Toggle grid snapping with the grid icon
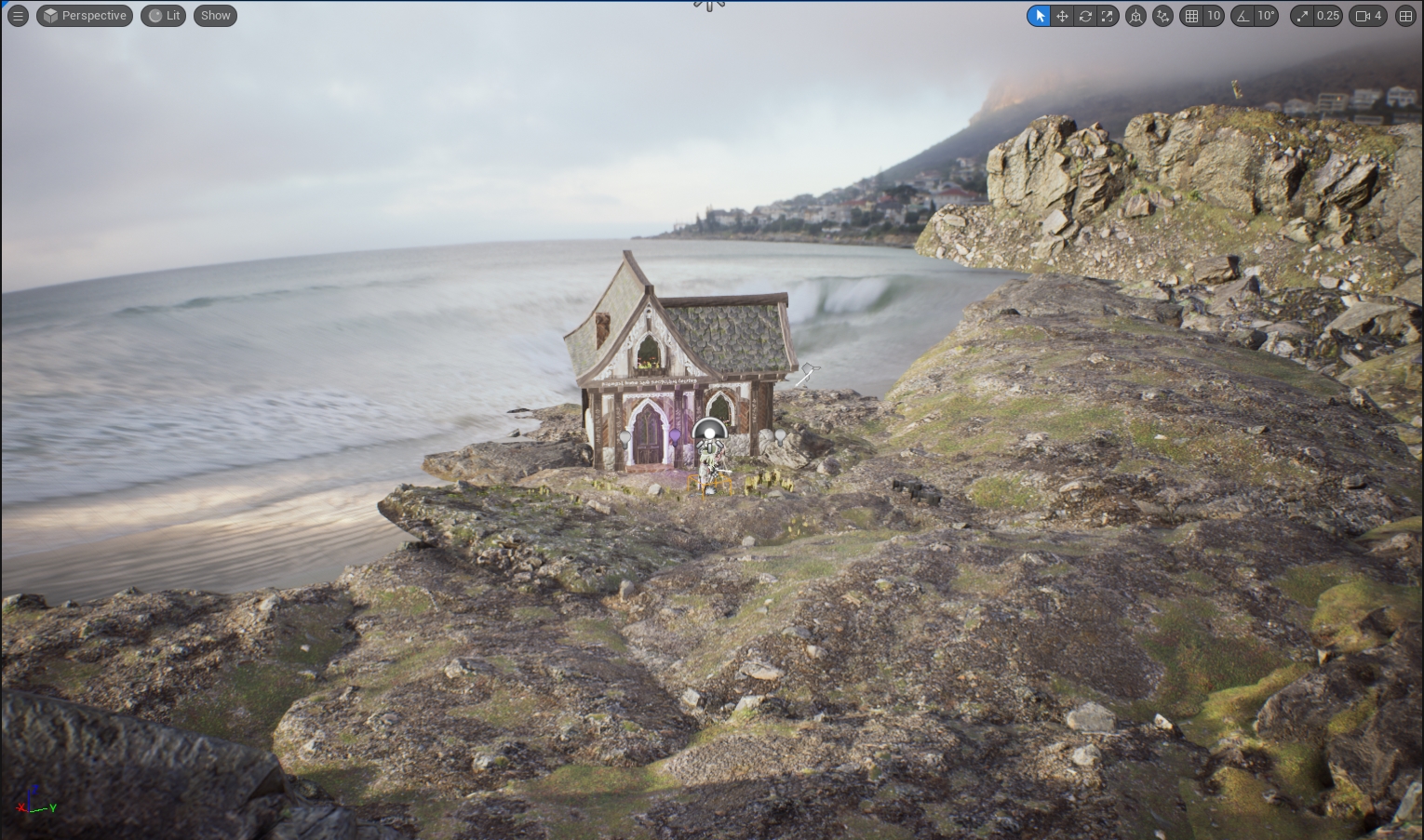 (x=1191, y=16)
